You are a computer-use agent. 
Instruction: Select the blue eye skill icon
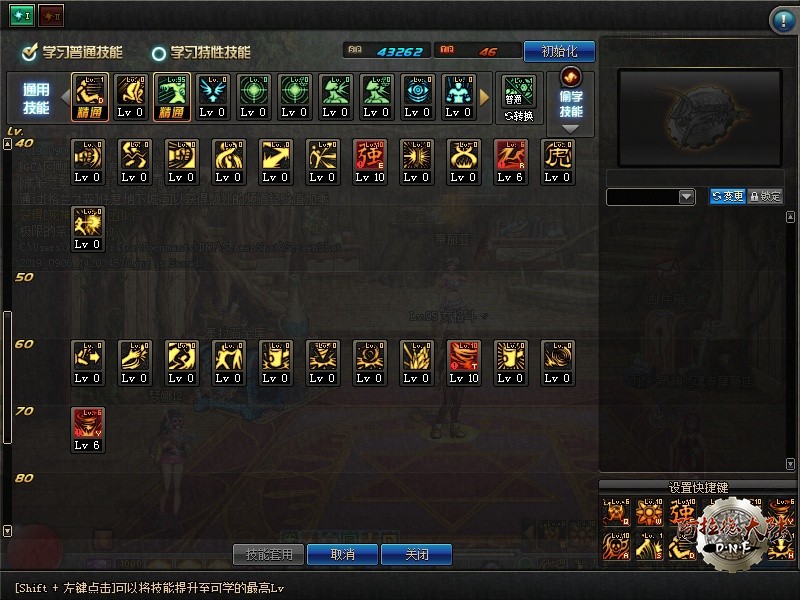(417, 96)
